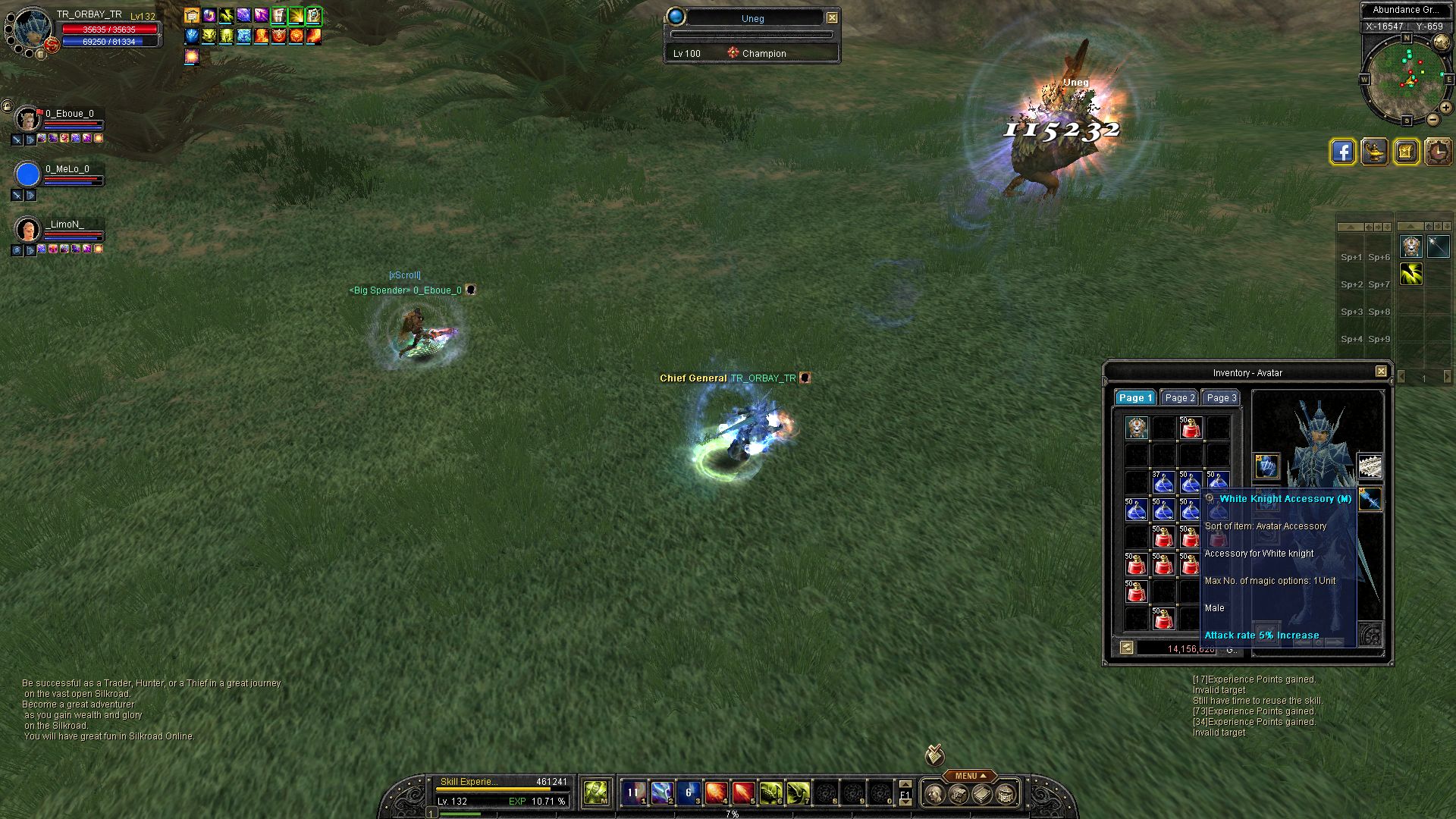The height and width of the screenshot is (819, 1456).
Task: Switch to inventory Page 2
Action: point(1179,398)
